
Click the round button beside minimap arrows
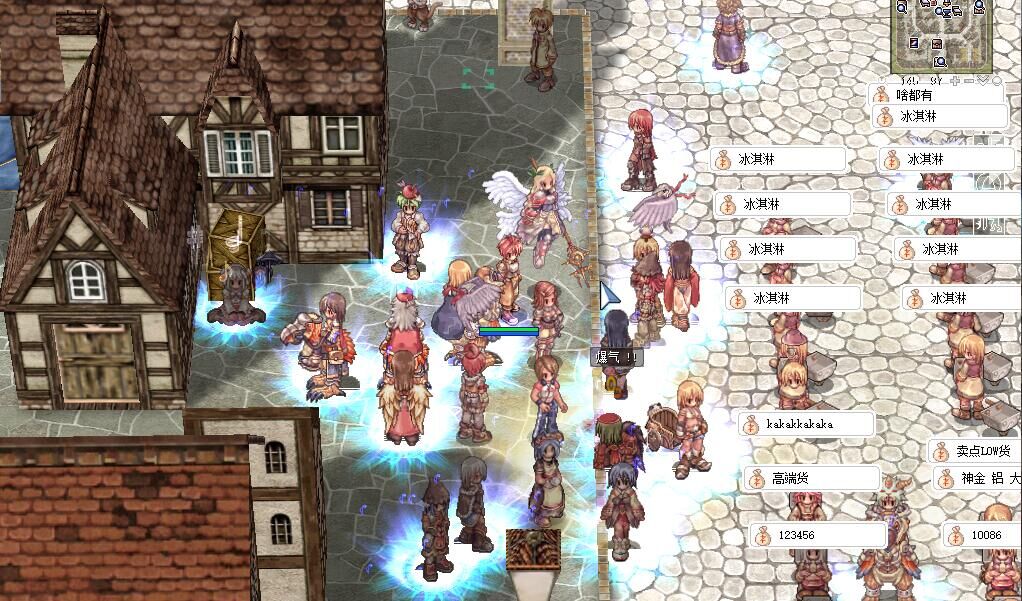(997, 80)
